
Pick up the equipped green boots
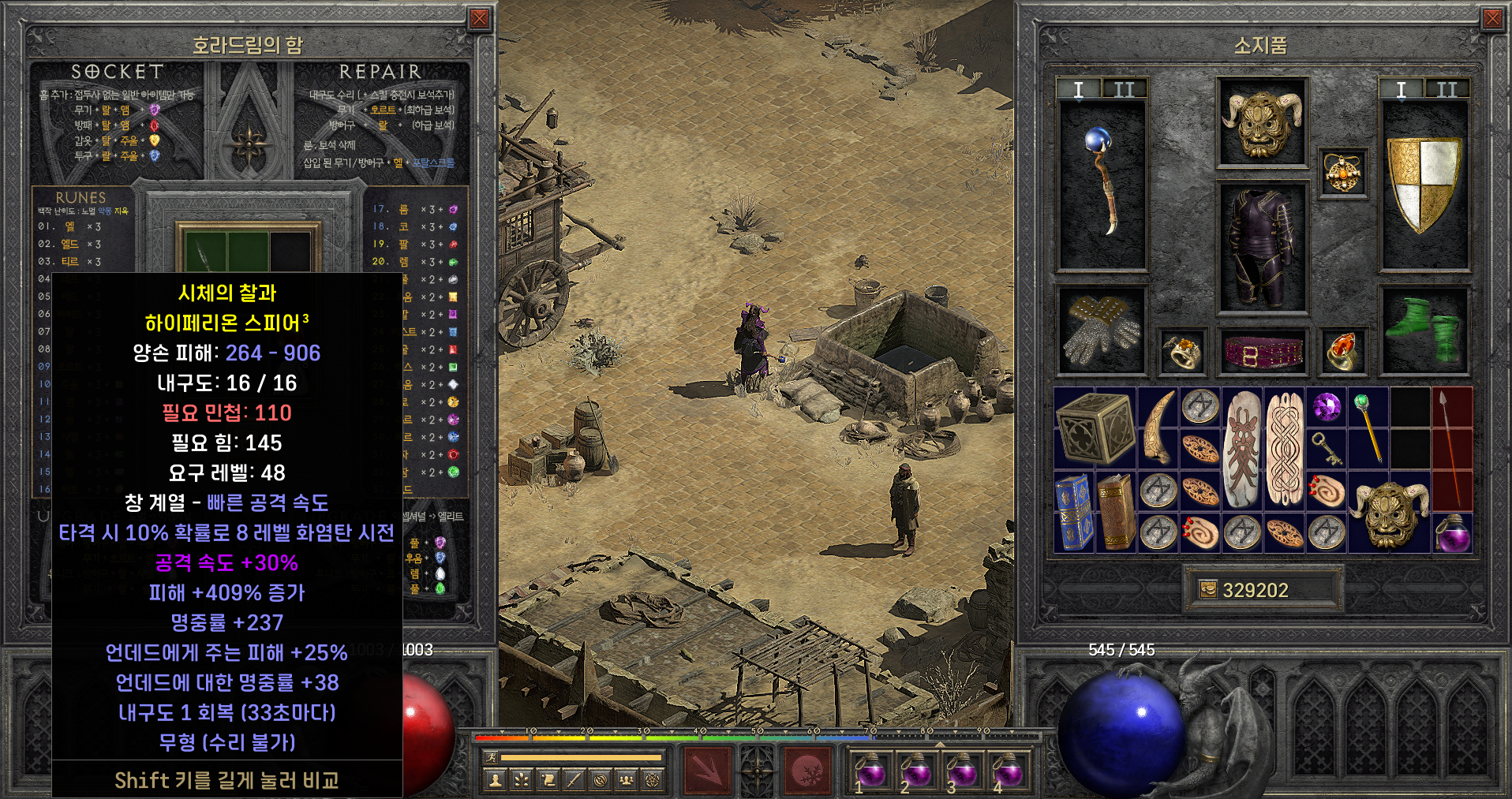point(1424,331)
